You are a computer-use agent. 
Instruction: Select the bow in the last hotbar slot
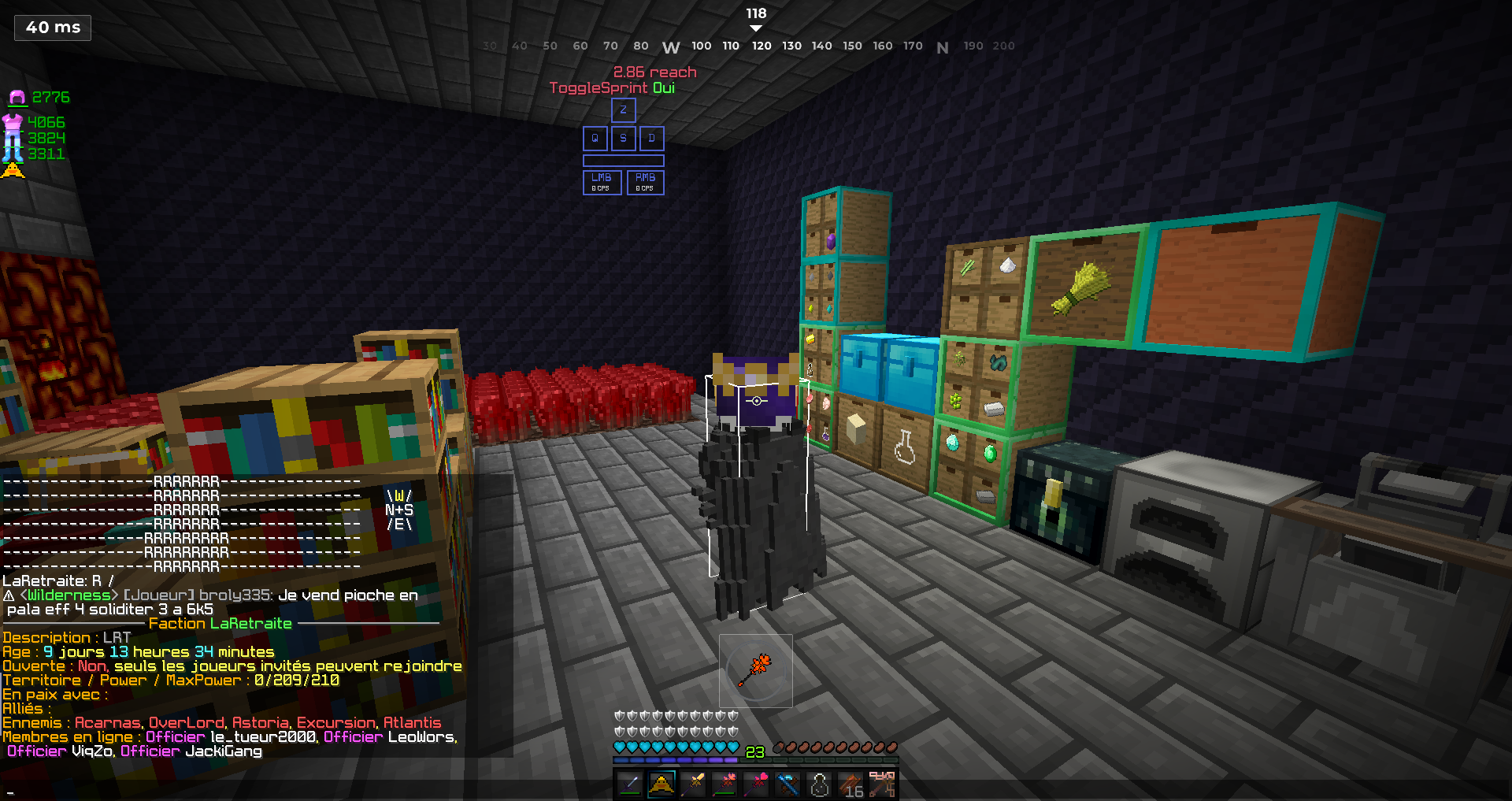[x=883, y=784]
